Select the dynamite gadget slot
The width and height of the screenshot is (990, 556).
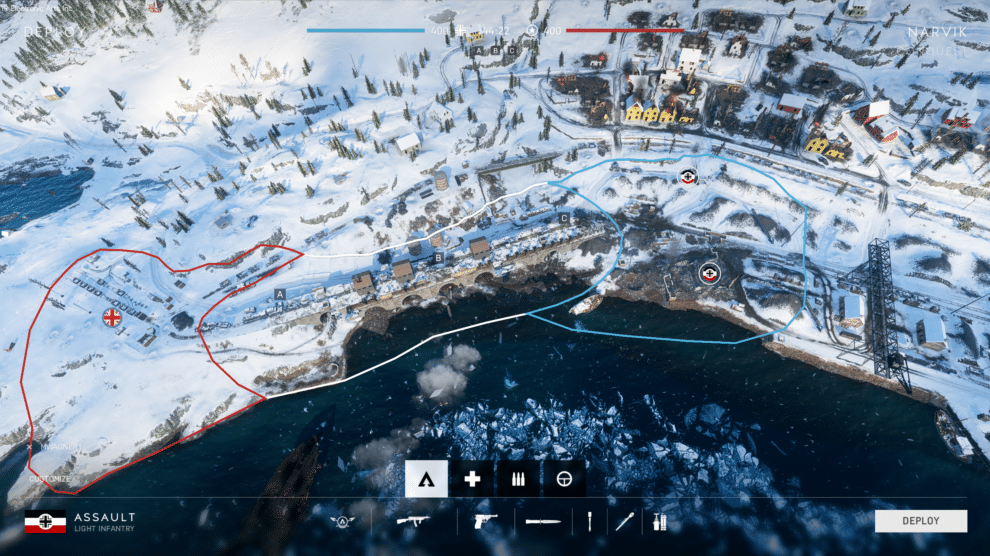click(x=659, y=521)
